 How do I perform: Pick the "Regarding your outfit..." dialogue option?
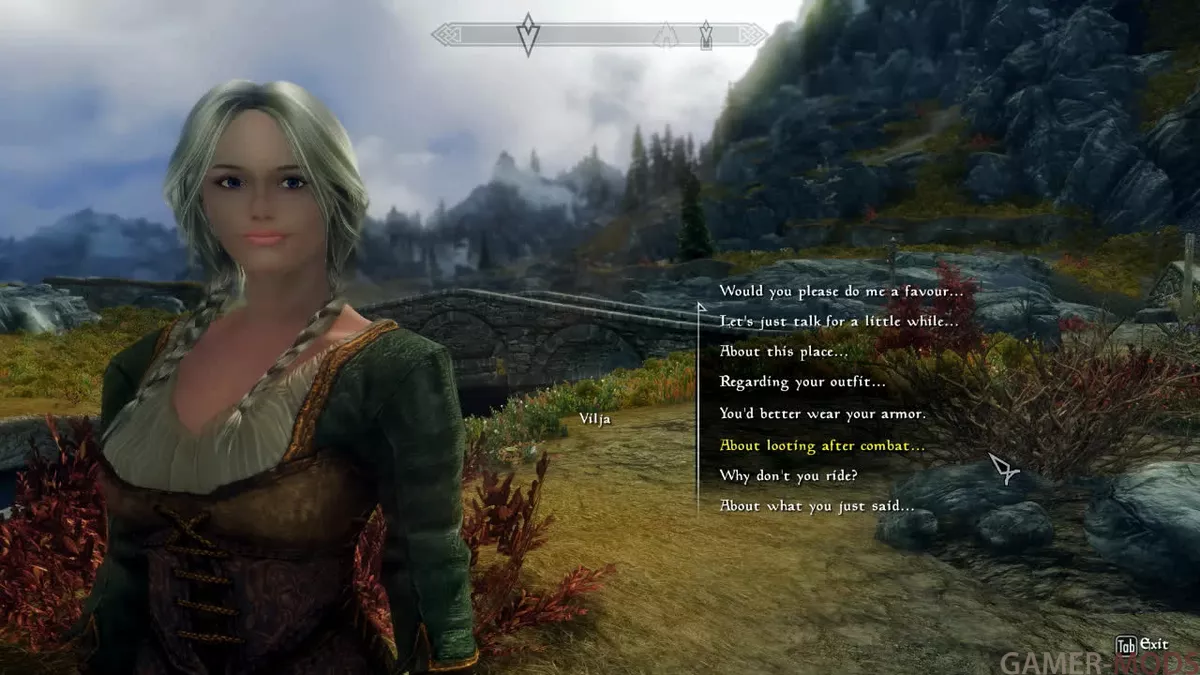point(802,382)
